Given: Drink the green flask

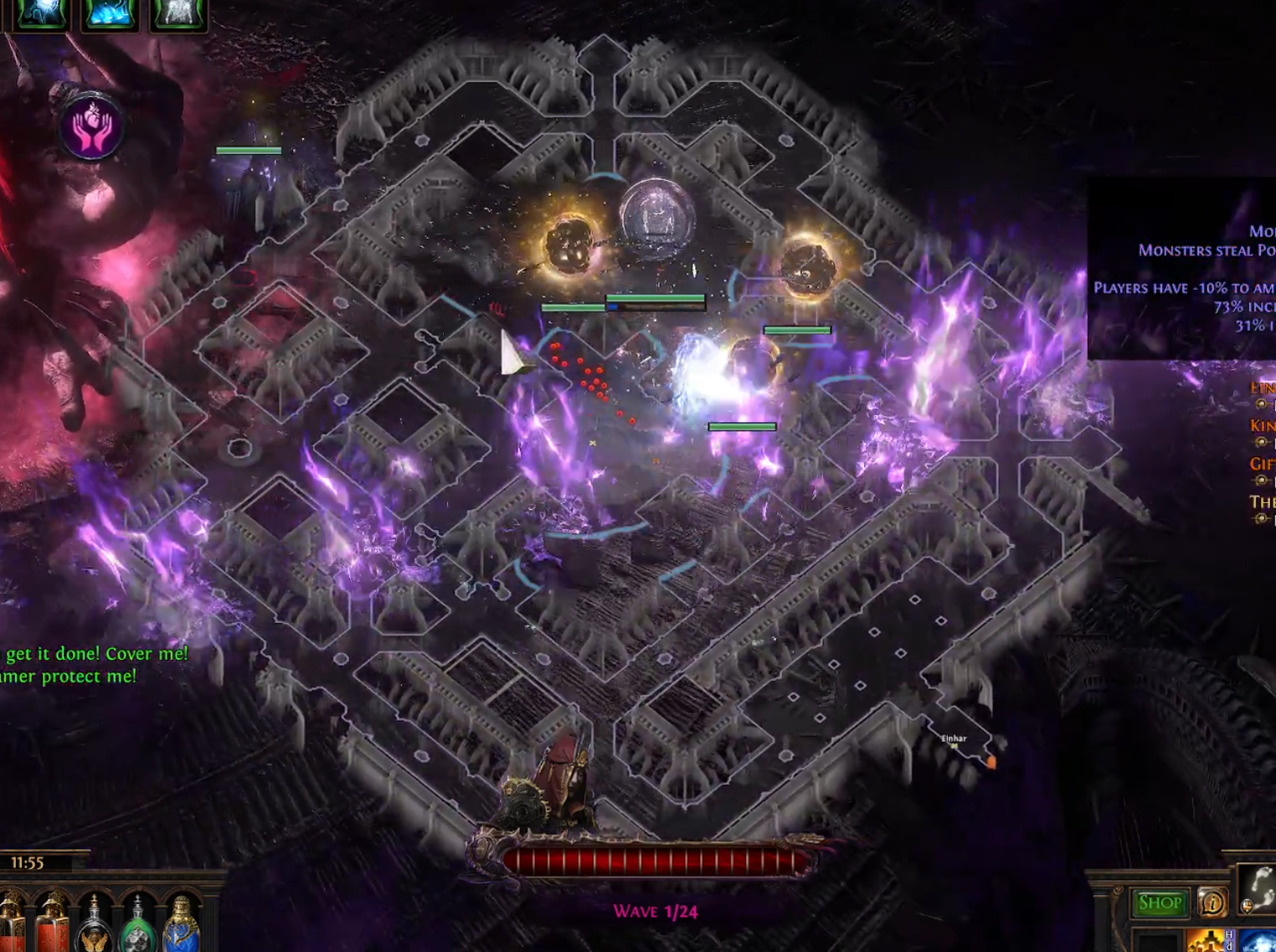Looking at the screenshot, I should [137, 927].
